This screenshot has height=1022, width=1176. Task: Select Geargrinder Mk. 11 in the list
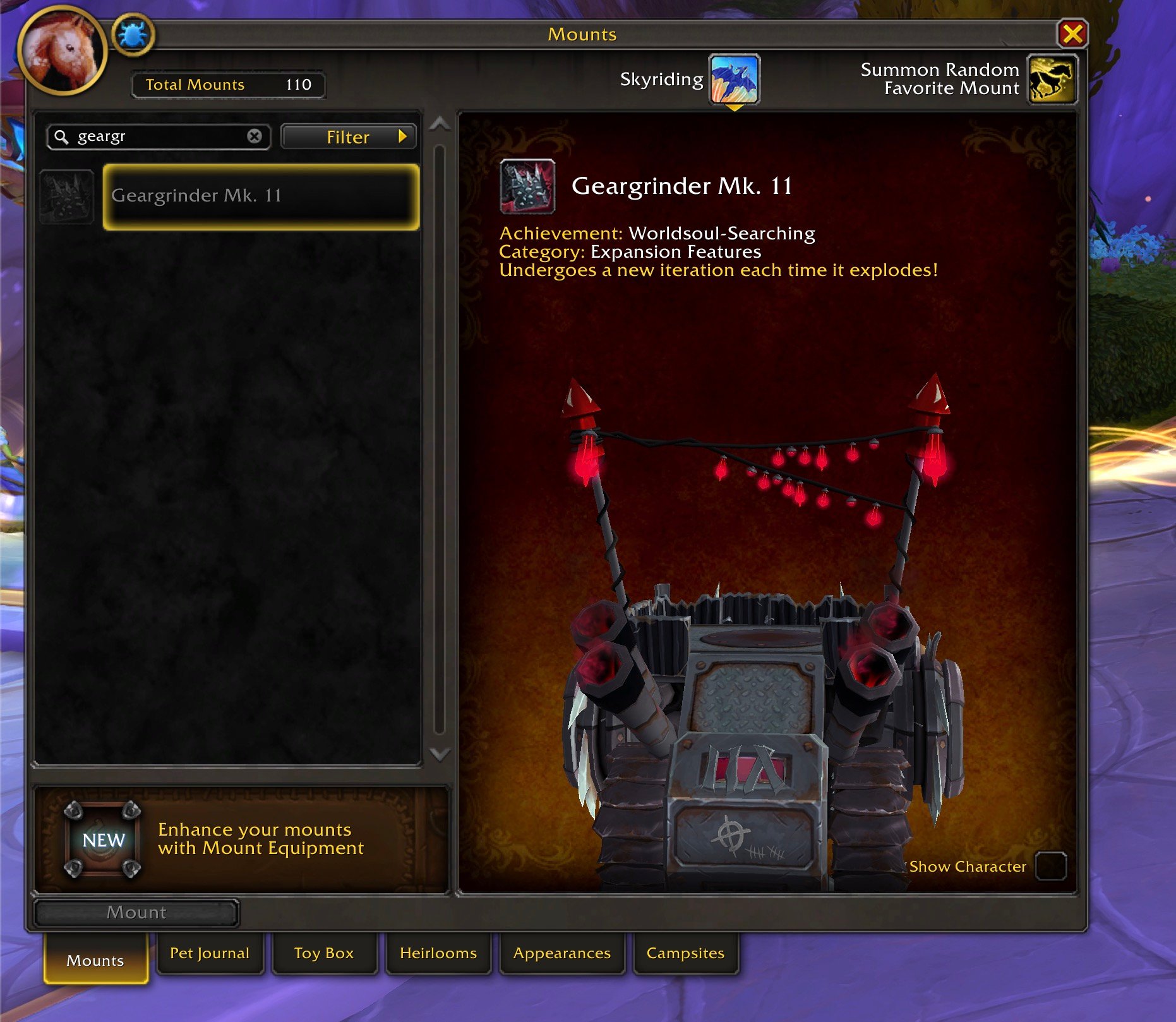261,196
